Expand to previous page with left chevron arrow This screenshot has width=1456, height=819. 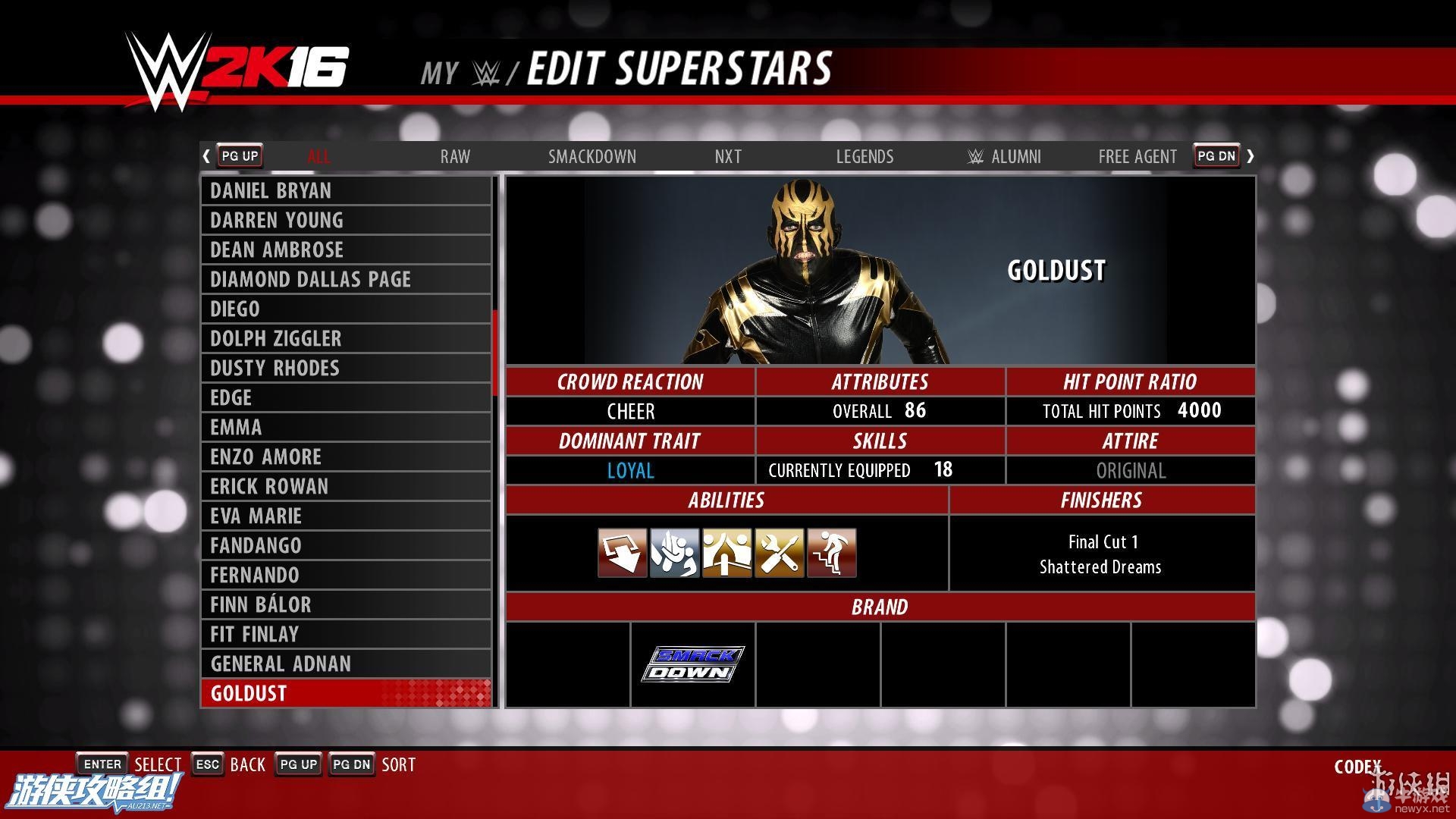click(x=206, y=155)
